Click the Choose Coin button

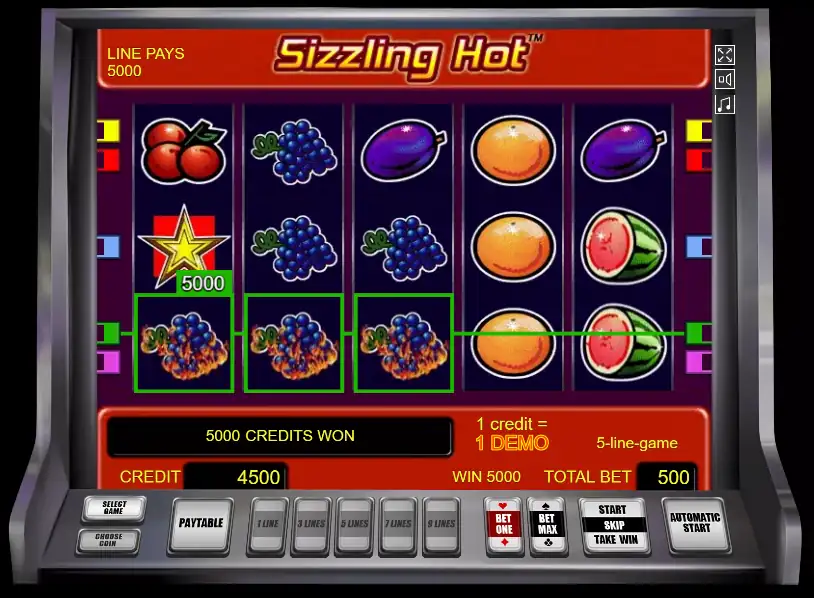click(108, 541)
